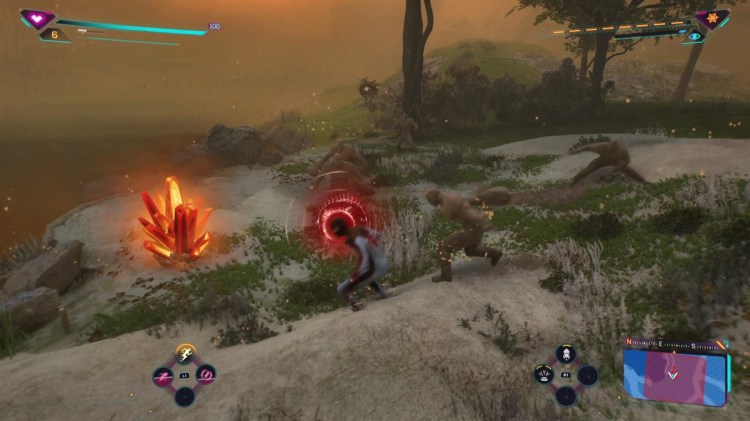Select the pink heart health emblem
This screenshot has width=750, height=421.
(37, 18)
